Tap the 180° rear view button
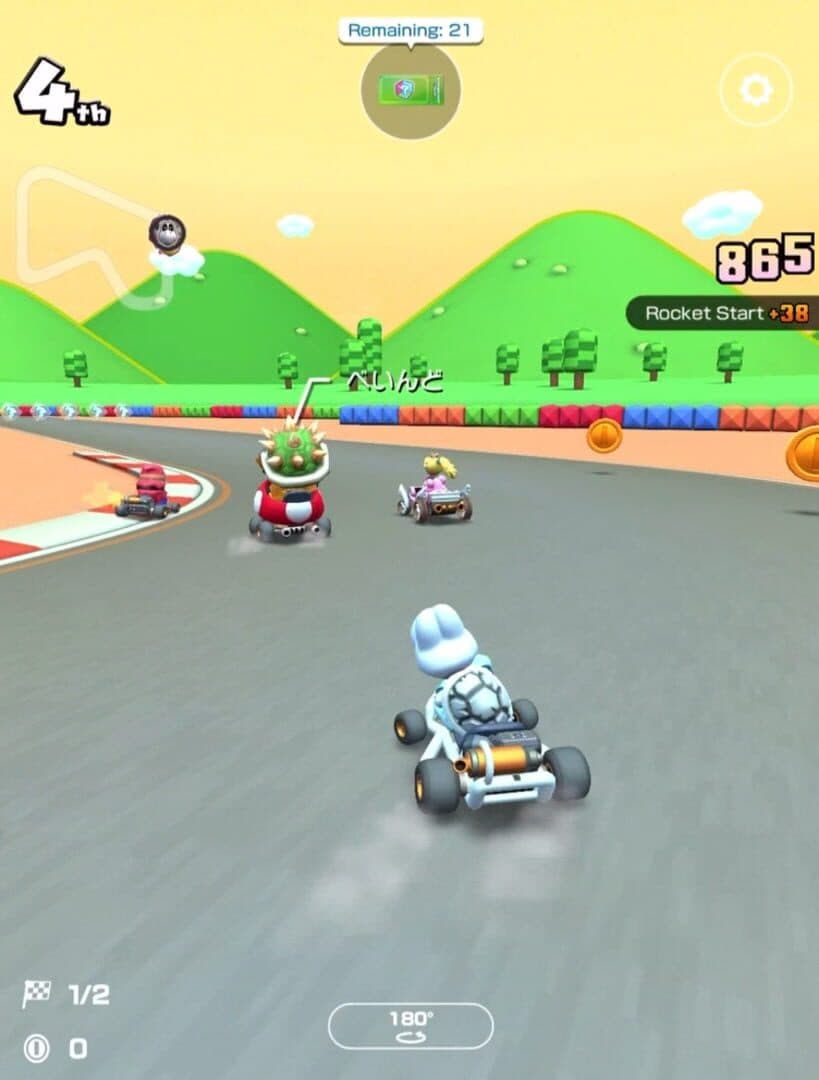Screen dimensions: 819x1080 coord(411,1026)
